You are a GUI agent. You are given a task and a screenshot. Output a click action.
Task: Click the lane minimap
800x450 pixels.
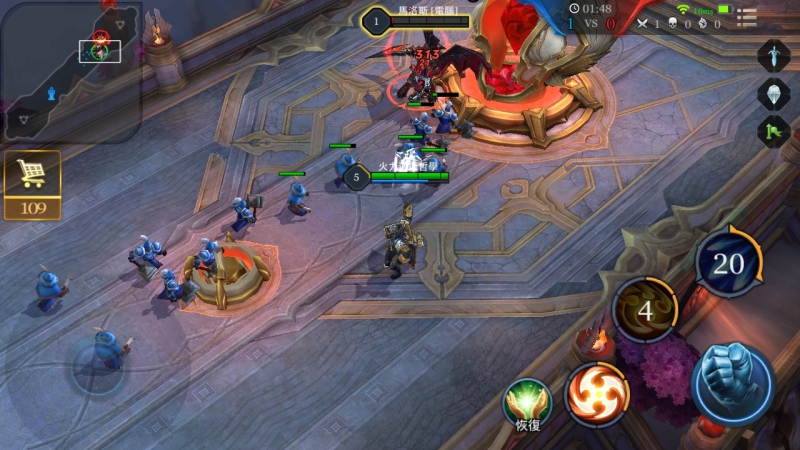(x=71, y=71)
